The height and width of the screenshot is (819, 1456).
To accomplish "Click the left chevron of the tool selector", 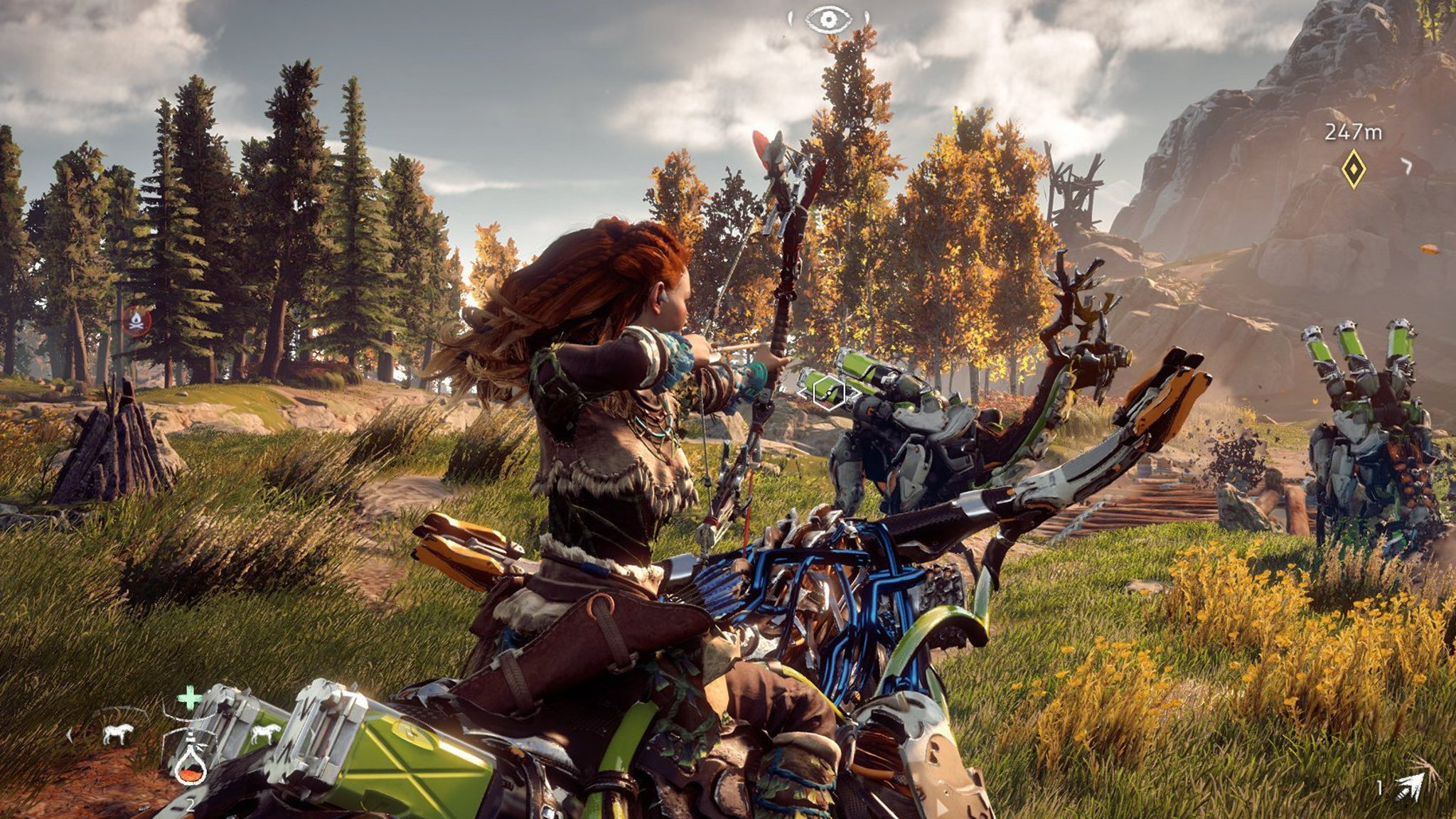I will point(70,734).
